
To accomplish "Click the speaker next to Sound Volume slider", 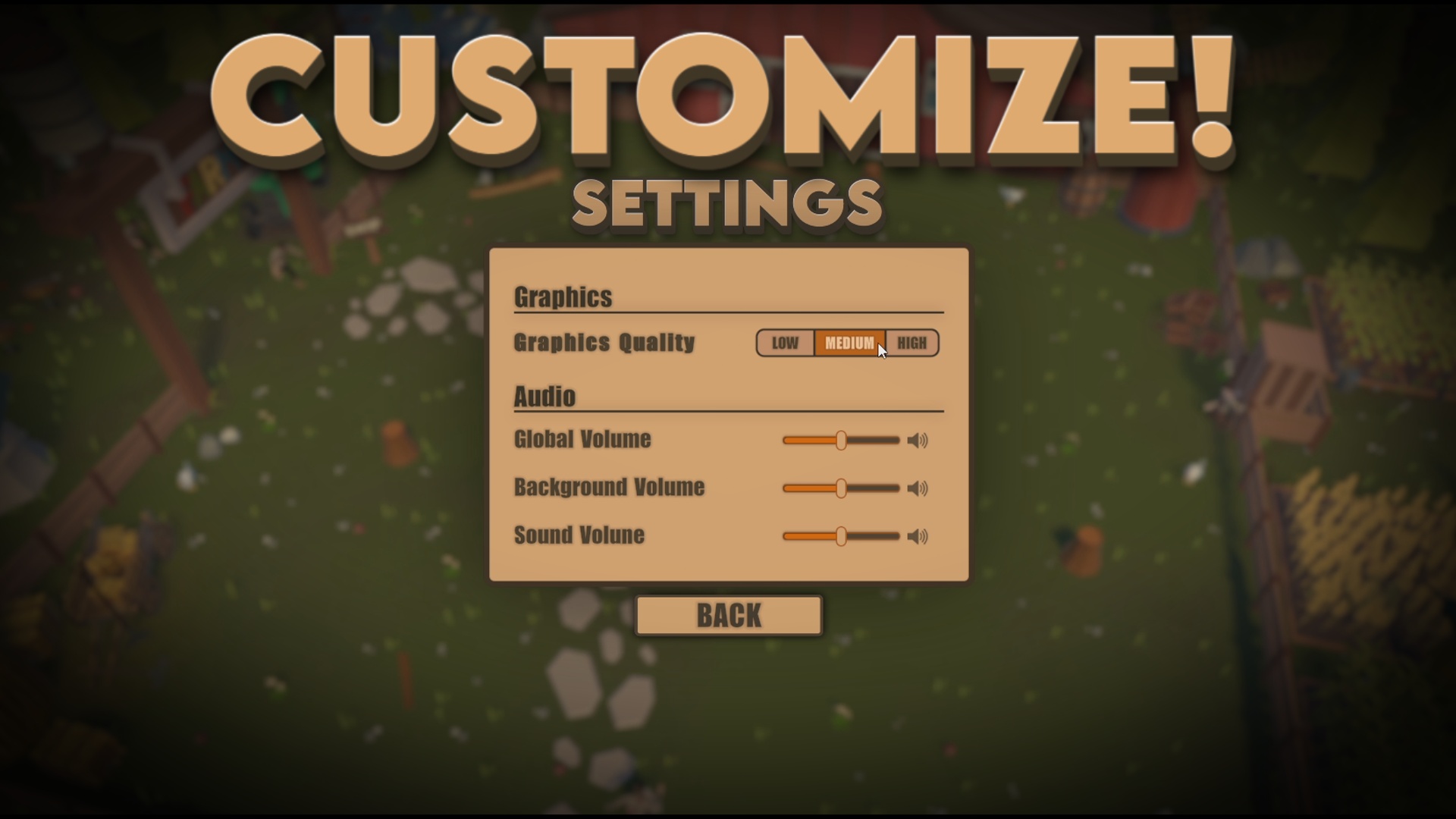I will coord(918,536).
